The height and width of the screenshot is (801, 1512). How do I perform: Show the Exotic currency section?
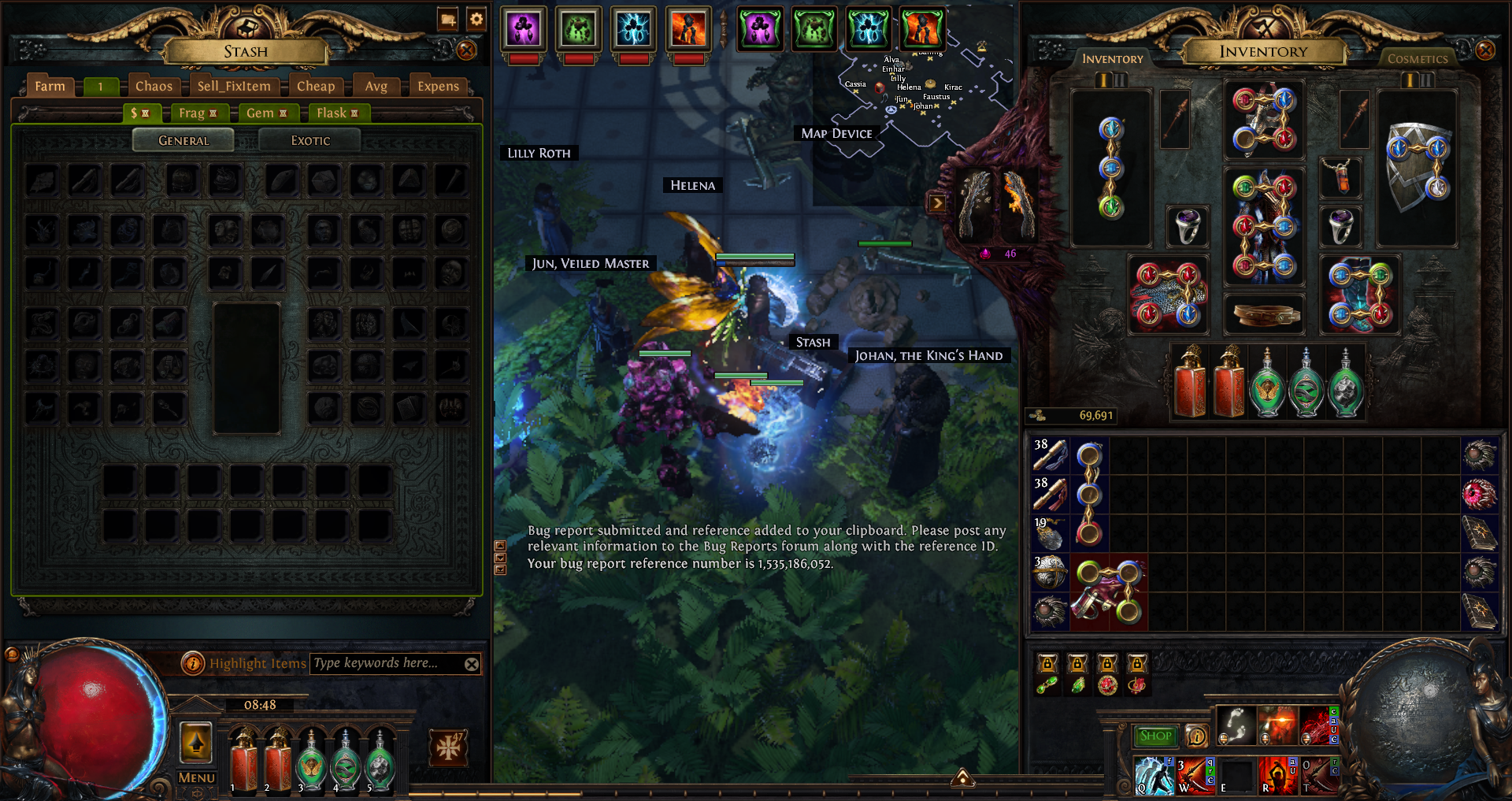310,140
